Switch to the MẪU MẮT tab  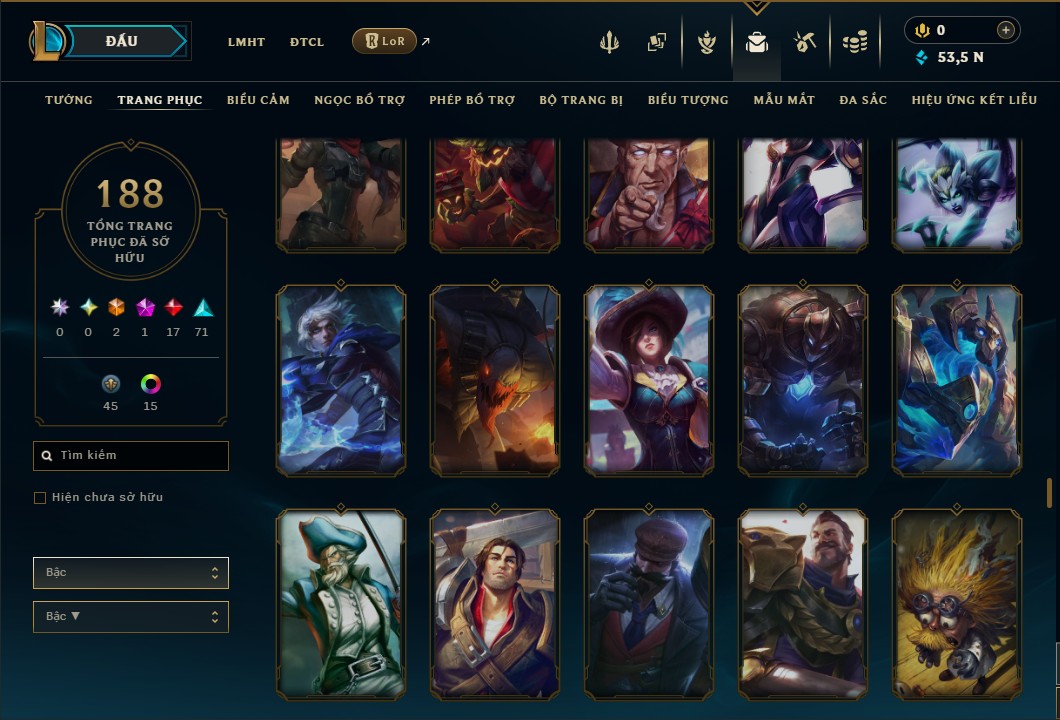point(784,100)
